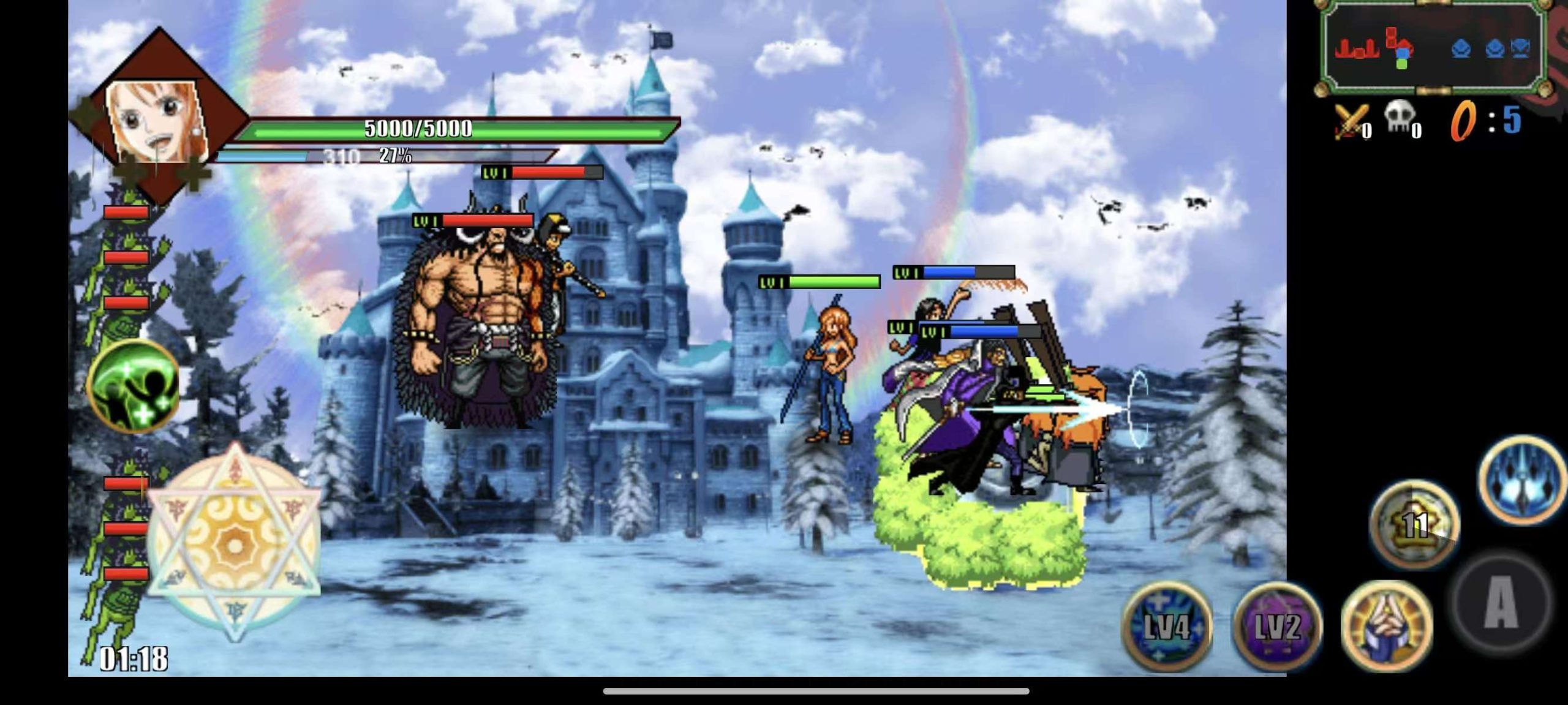Screen dimensions: 1568x705
Task: Click Nami's character portrait
Action: click(158, 120)
